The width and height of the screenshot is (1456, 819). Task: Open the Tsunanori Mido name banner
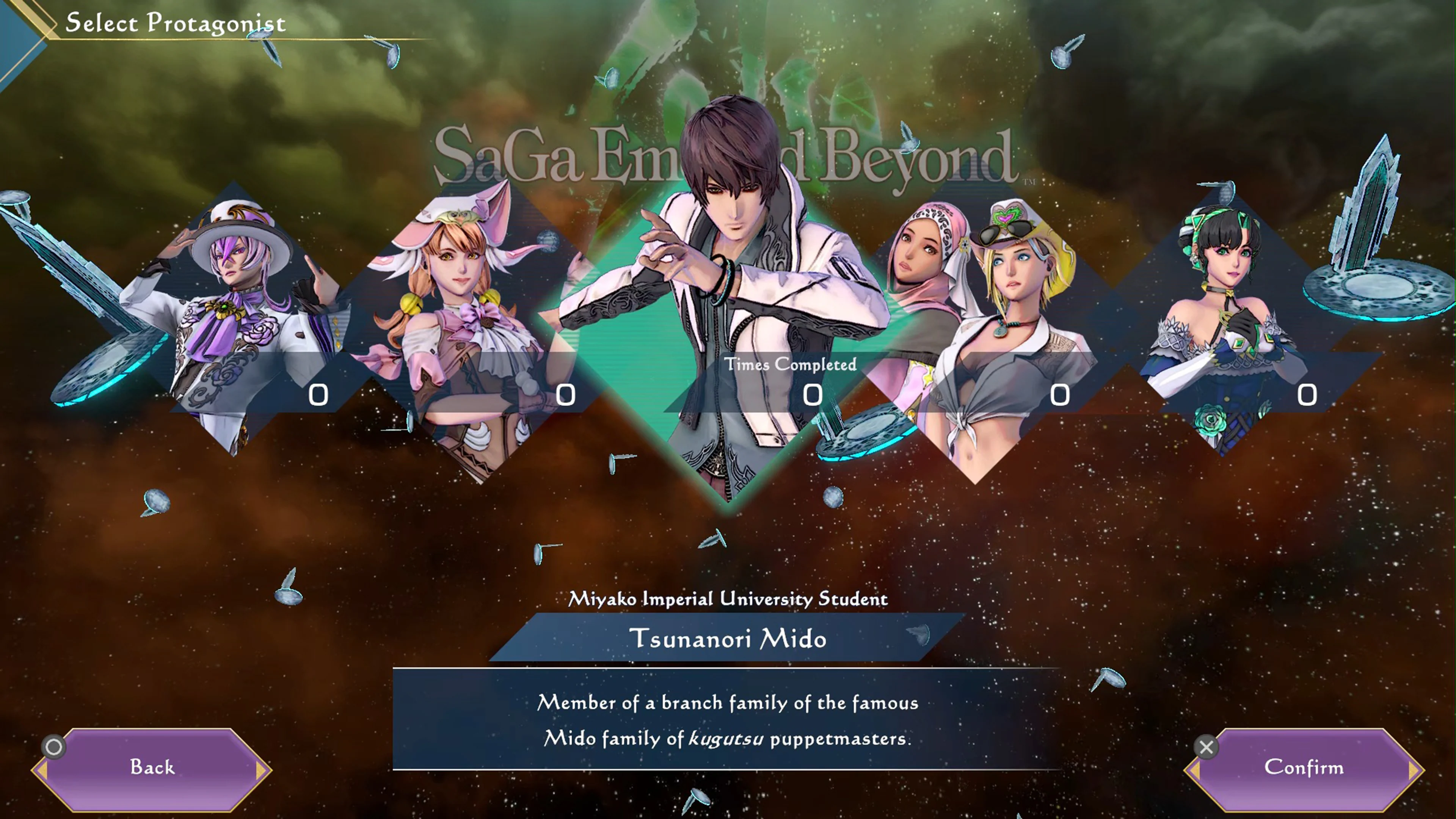(x=729, y=639)
